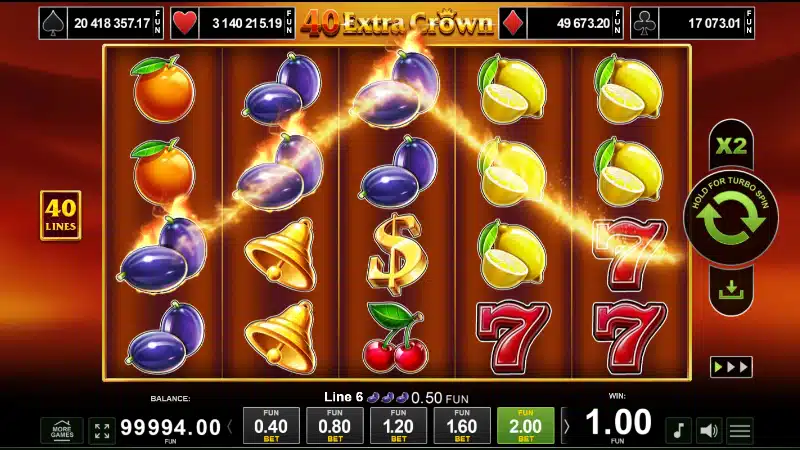The width and height of the screenshot is (800, 450).
Task: Show lower bet values with the left arrow
Action: click(x=230, y=427)
